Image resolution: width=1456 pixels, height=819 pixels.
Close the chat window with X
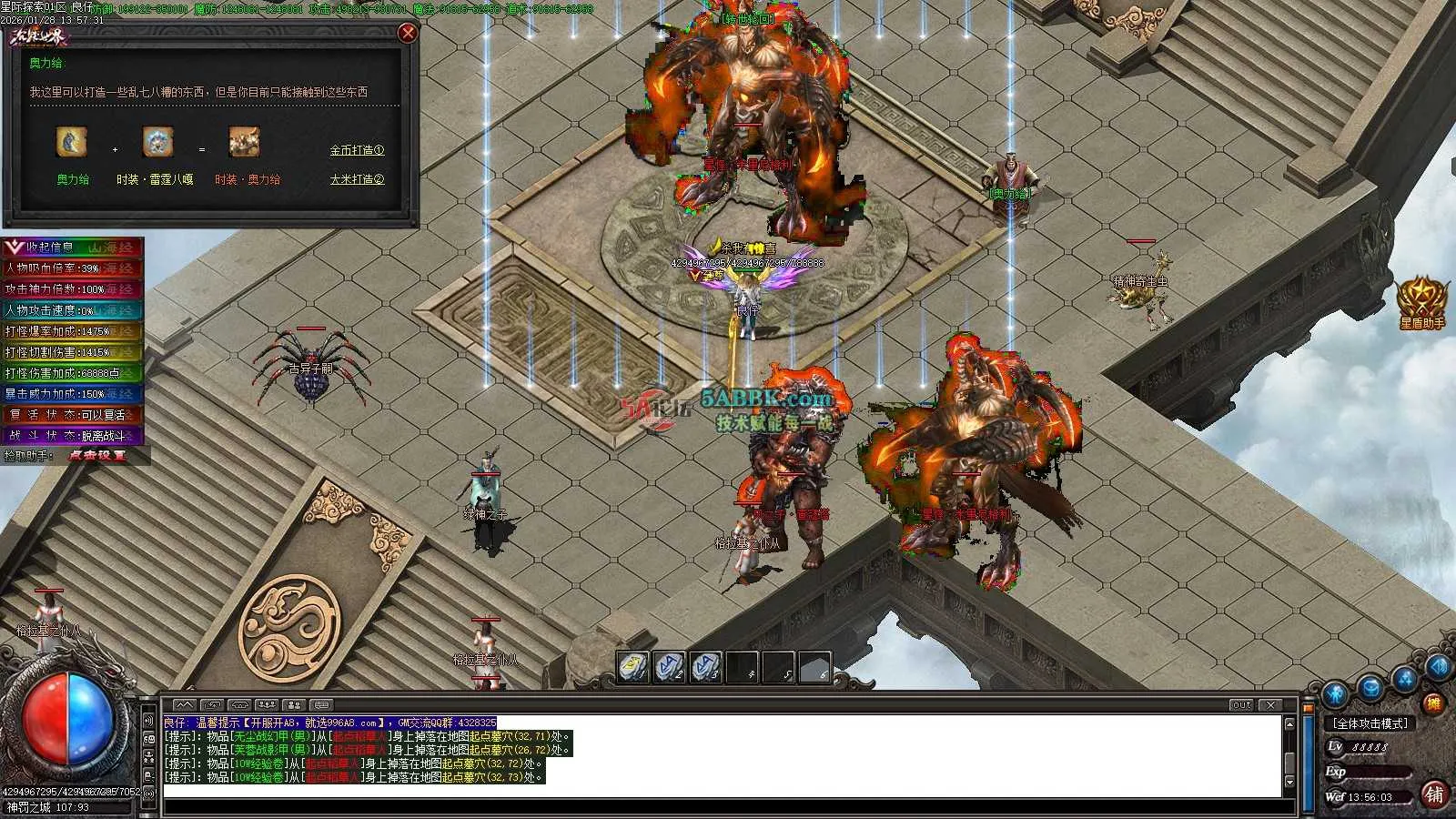[x=1271, y=705]
